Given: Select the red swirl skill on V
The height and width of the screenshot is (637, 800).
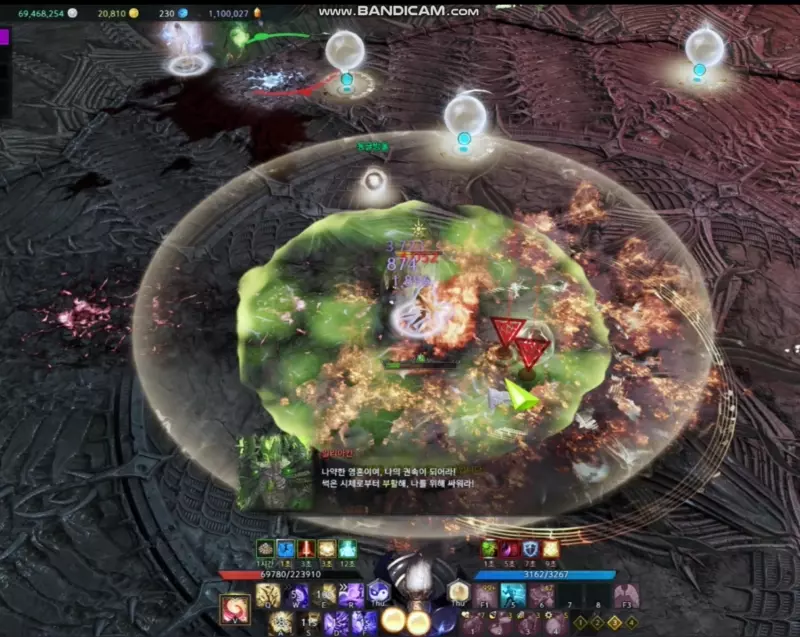Looking at the screenshot, I should click(x=236, y=609).
